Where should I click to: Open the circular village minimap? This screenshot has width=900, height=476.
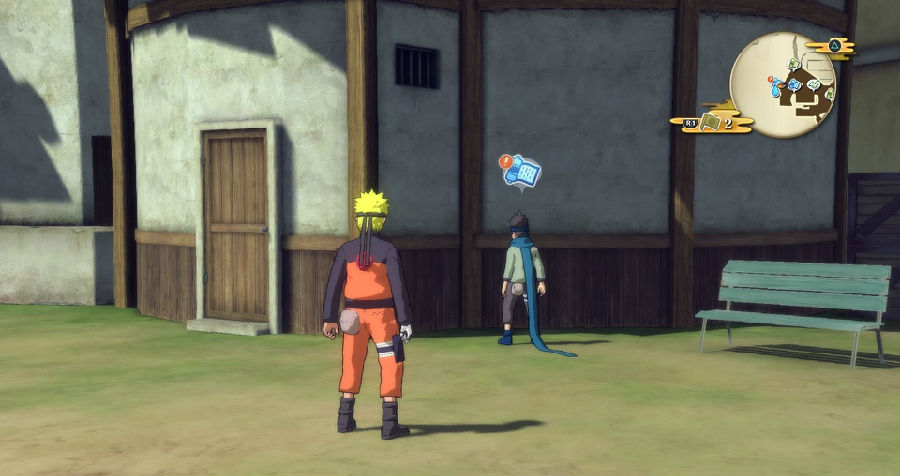pos(782,85)
